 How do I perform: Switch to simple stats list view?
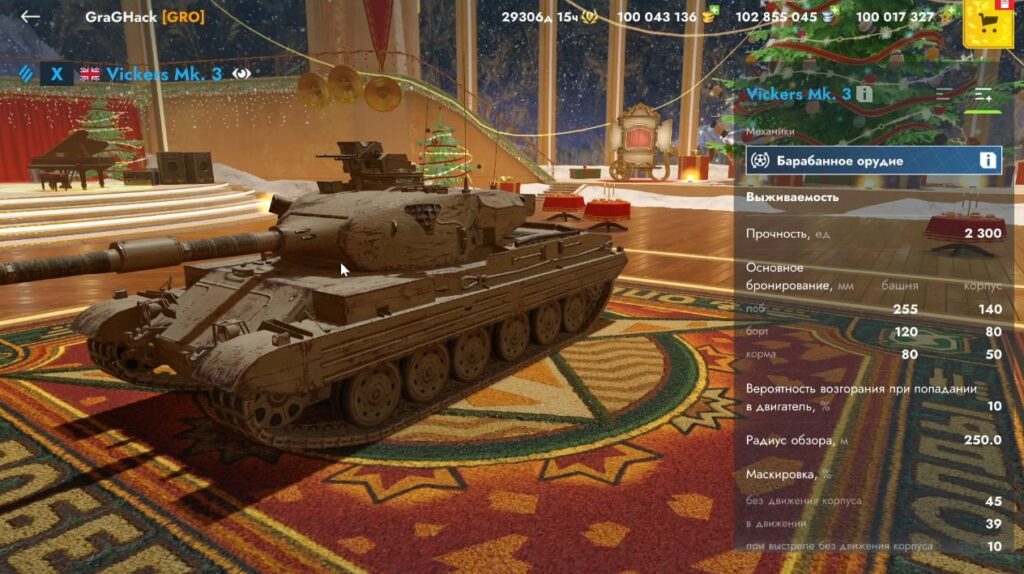[944, 94]
